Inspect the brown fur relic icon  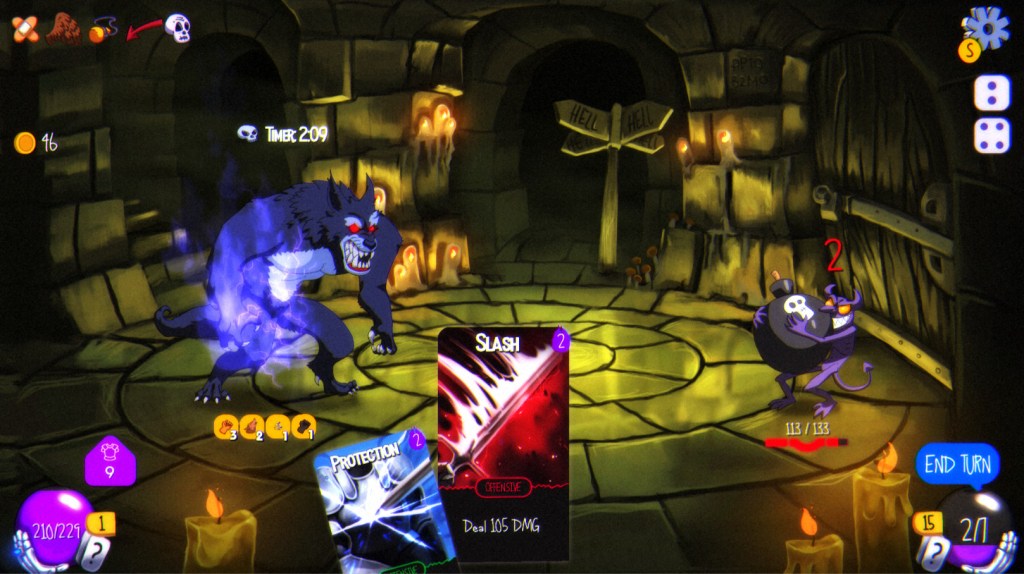[63, 28]
